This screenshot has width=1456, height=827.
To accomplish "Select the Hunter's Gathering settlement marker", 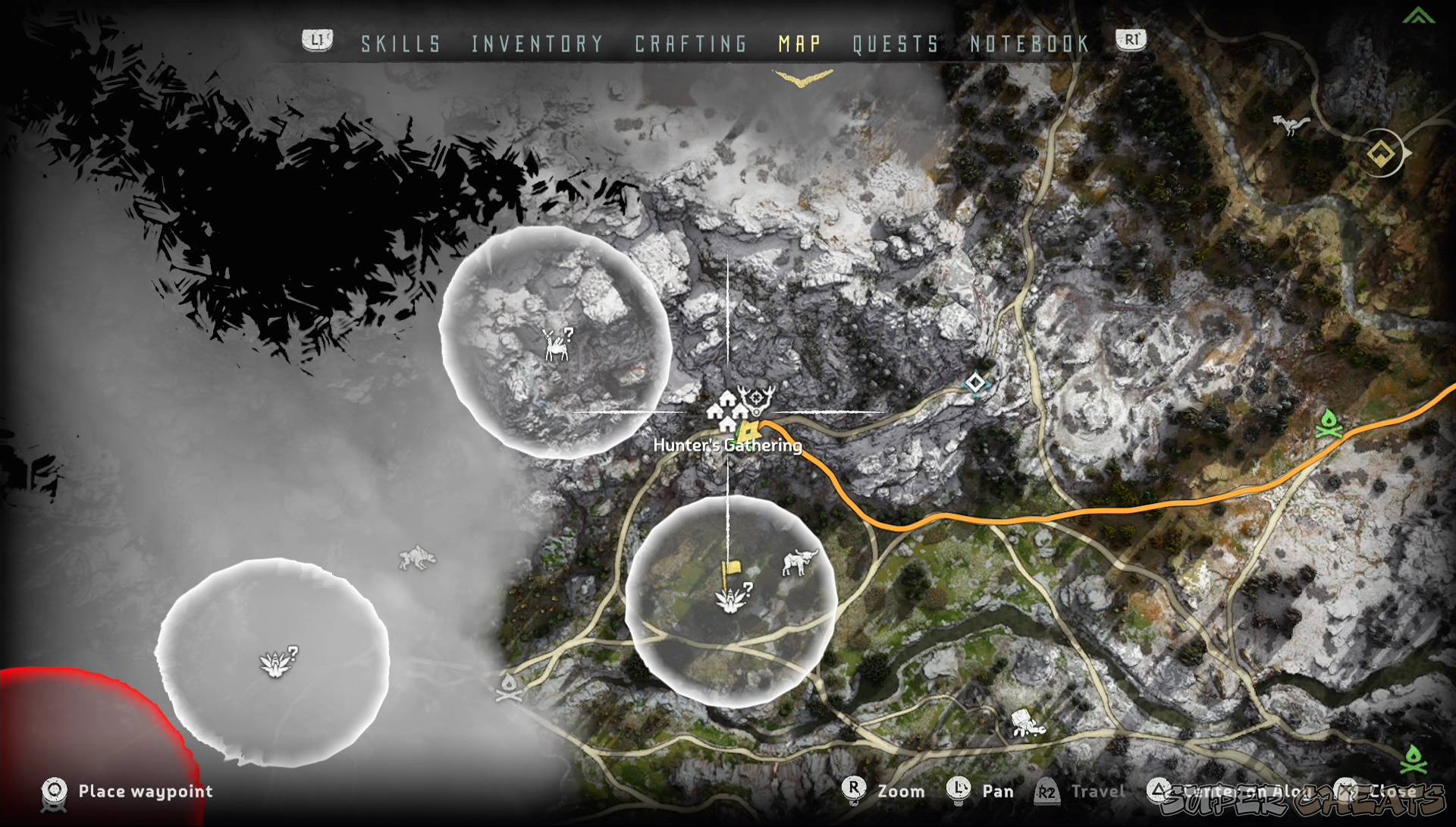I will coord(726,410).
